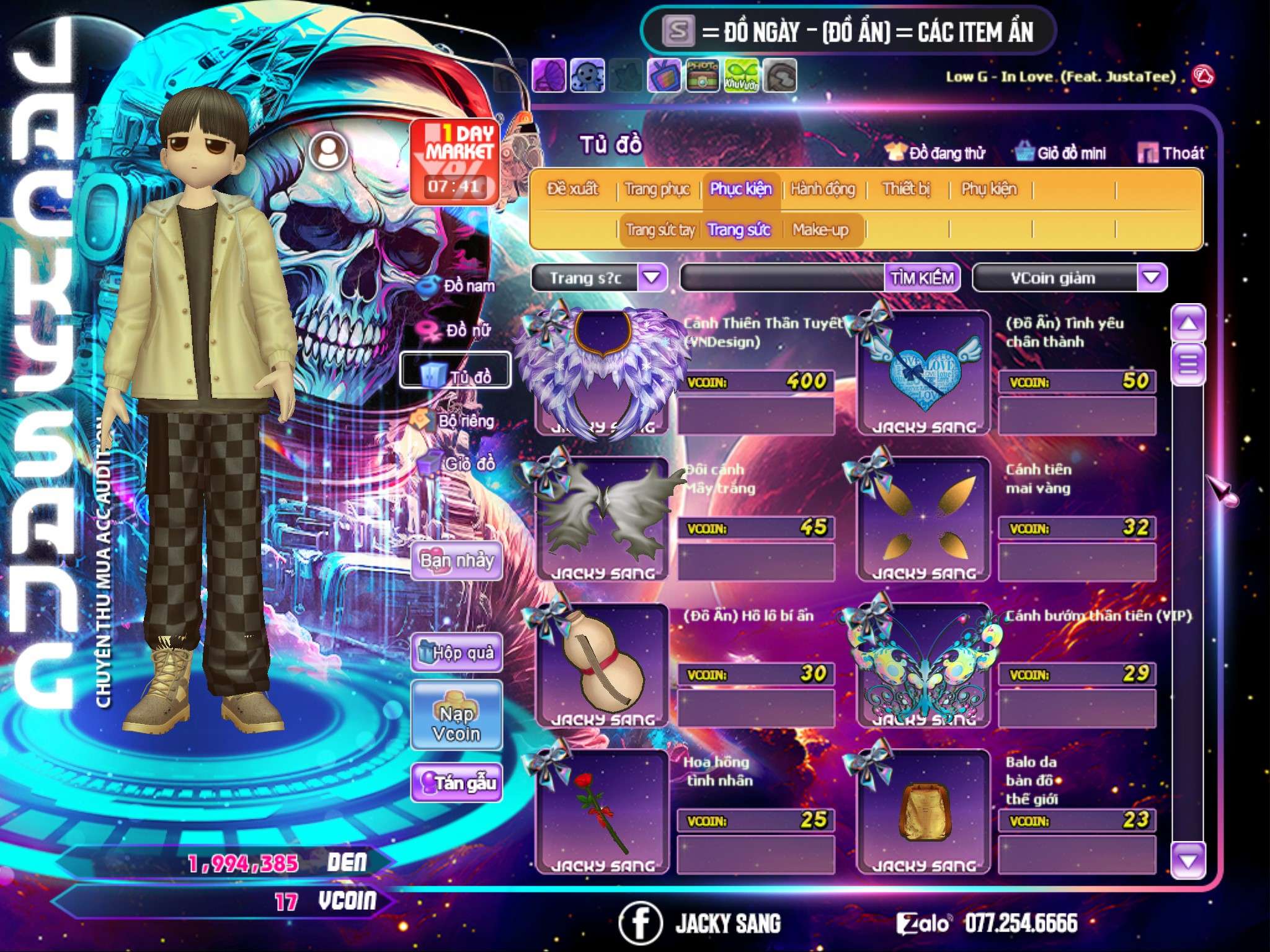Switch to the Trang phục tab
Viewport: 1270px width, 952px height.
click(x=657, y=189)
